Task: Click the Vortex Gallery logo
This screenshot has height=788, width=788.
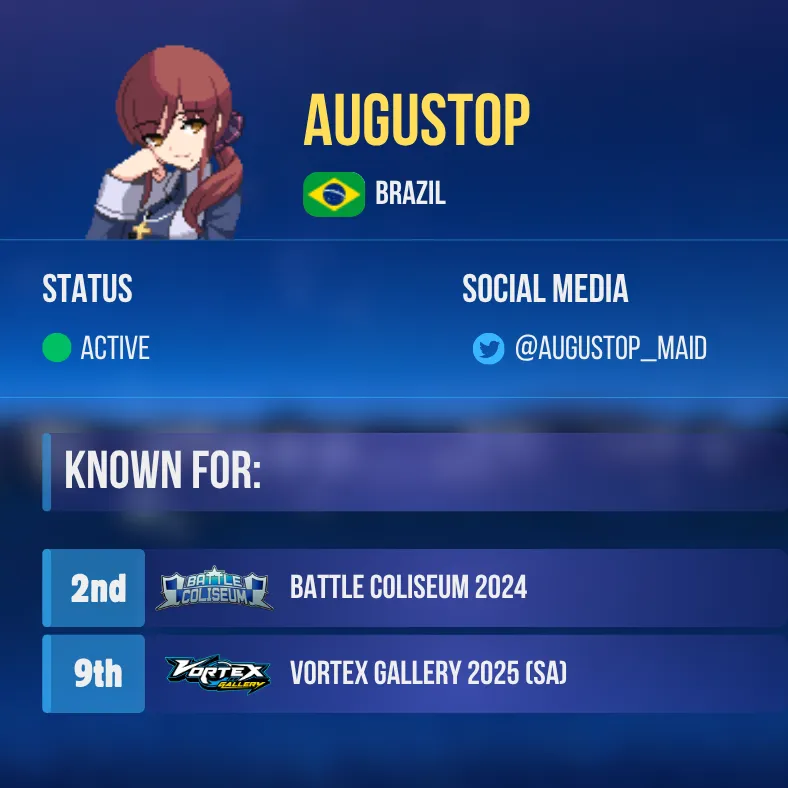Action: (x=217, y=675)
